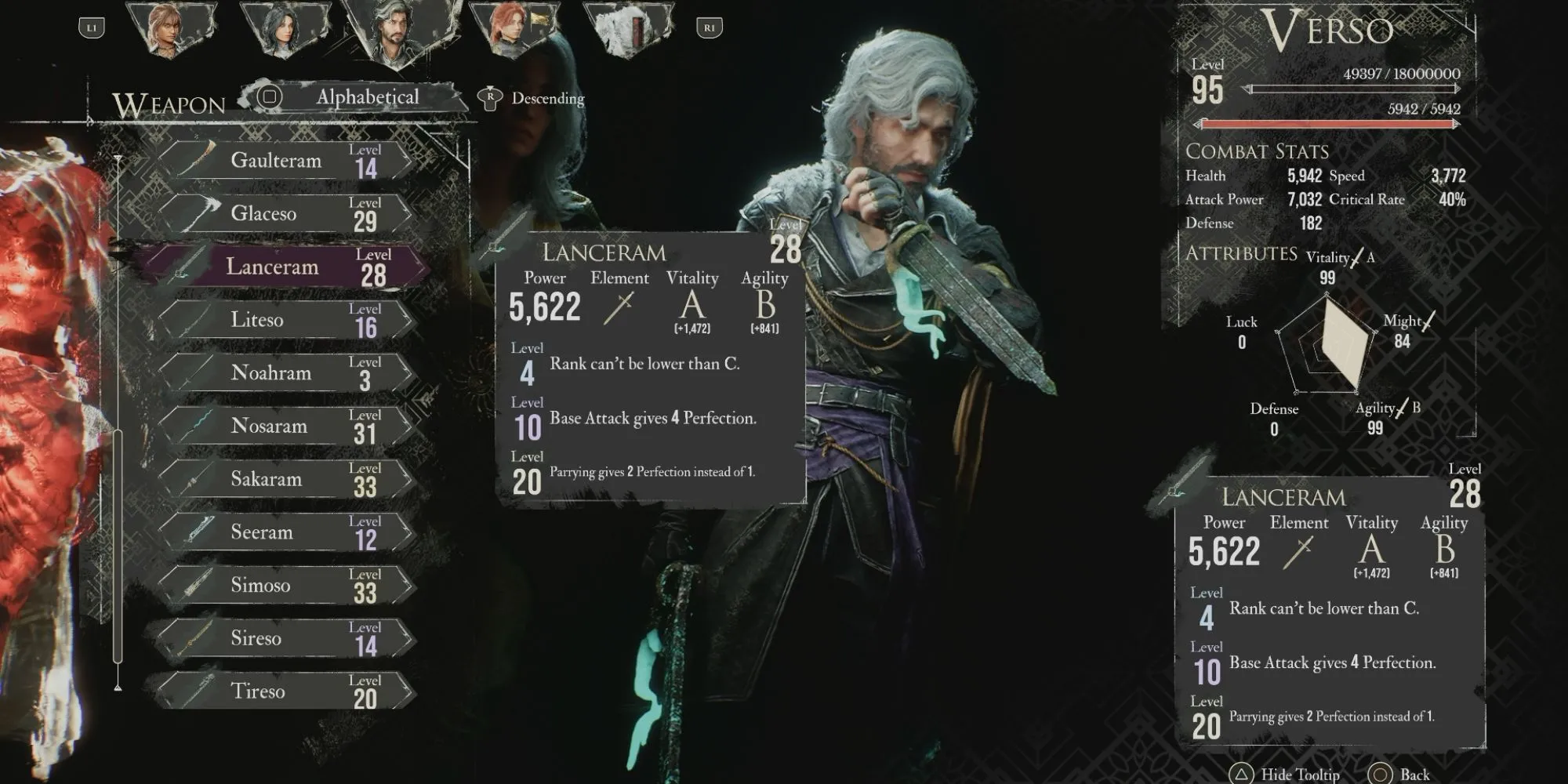Screen dimensions: 1568x784
Task: Pick the Noahram weapon entry
Action: point(286,372)
